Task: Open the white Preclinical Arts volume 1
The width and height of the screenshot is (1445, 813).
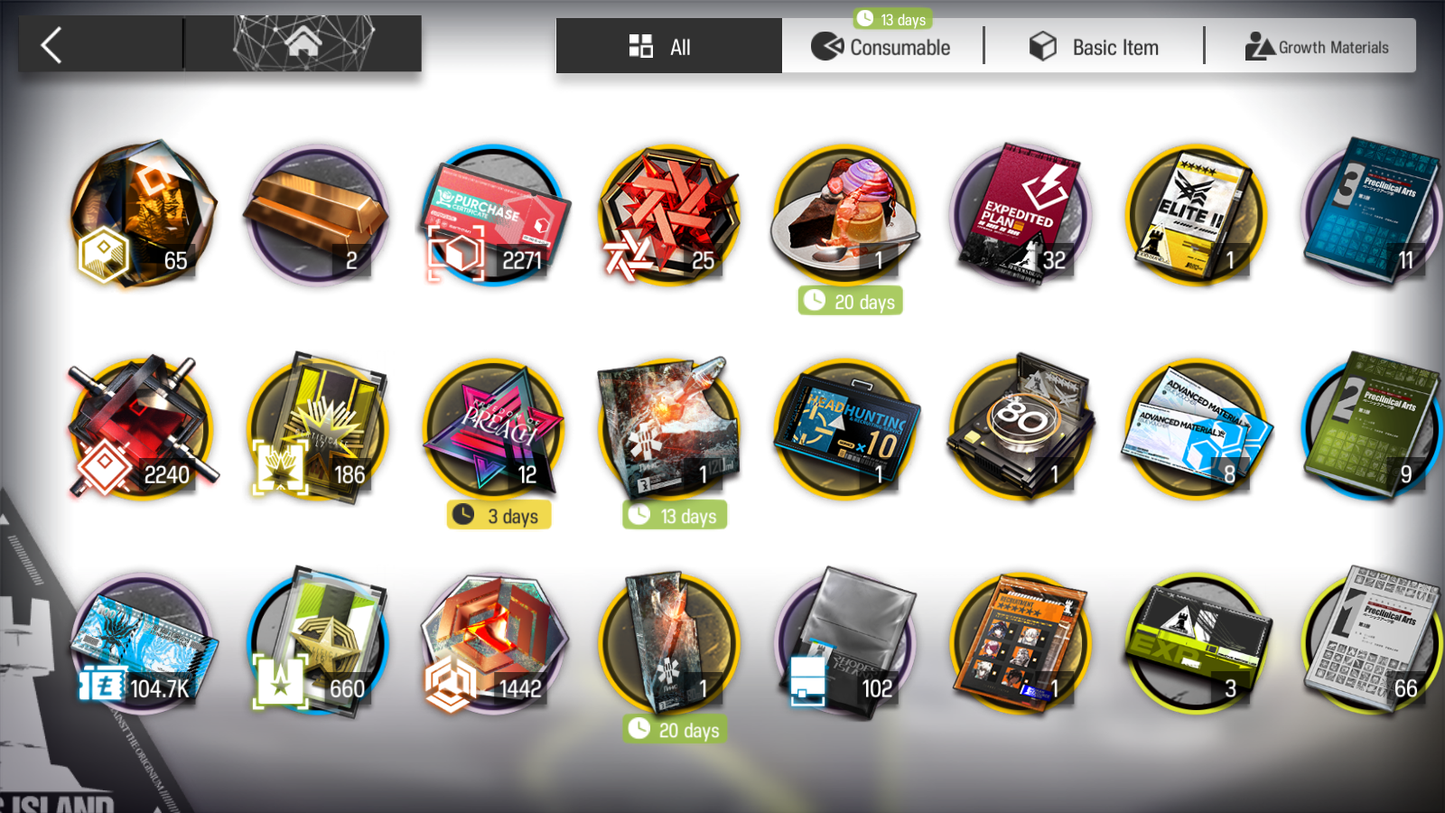Action: point(1370,644)
